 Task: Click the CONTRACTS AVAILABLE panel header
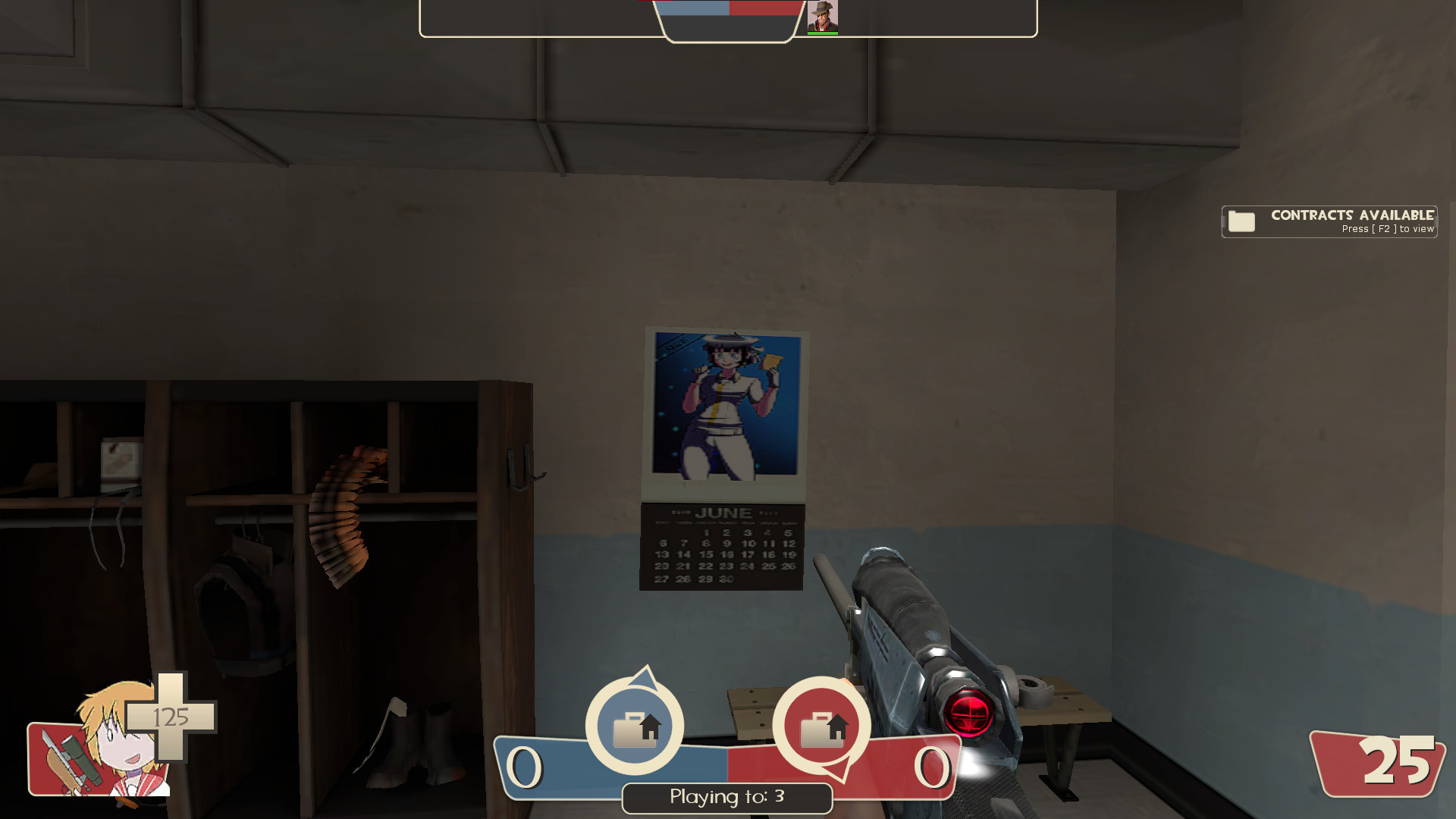(x=1351, y=215)
